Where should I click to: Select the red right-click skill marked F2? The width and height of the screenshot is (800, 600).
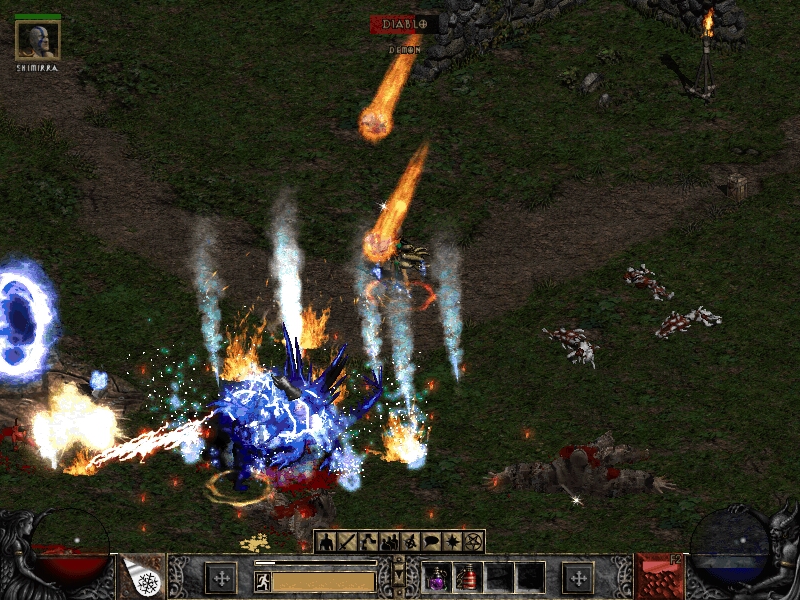pos(657,577)
